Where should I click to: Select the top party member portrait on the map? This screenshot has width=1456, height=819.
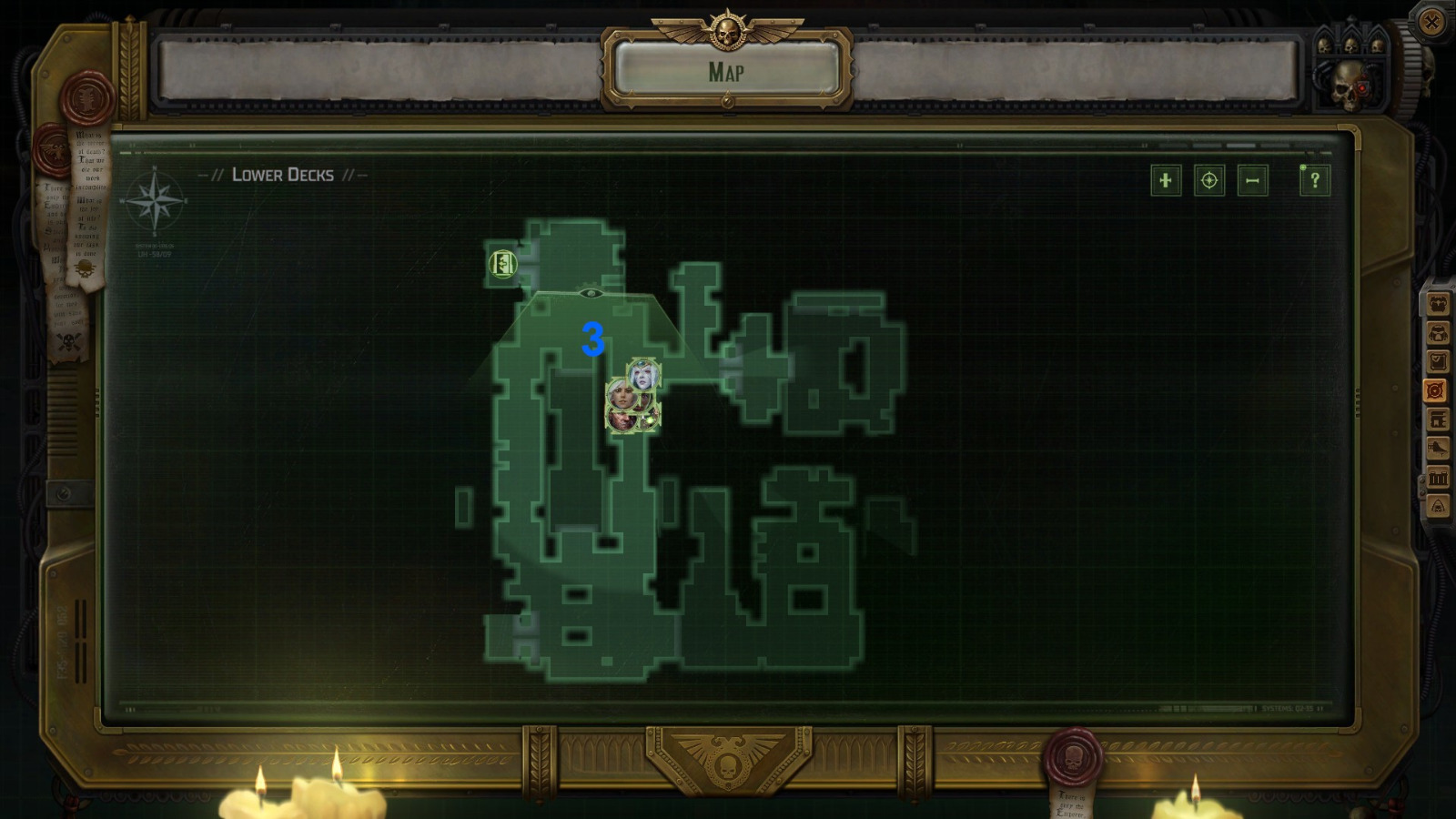[643, 374]
